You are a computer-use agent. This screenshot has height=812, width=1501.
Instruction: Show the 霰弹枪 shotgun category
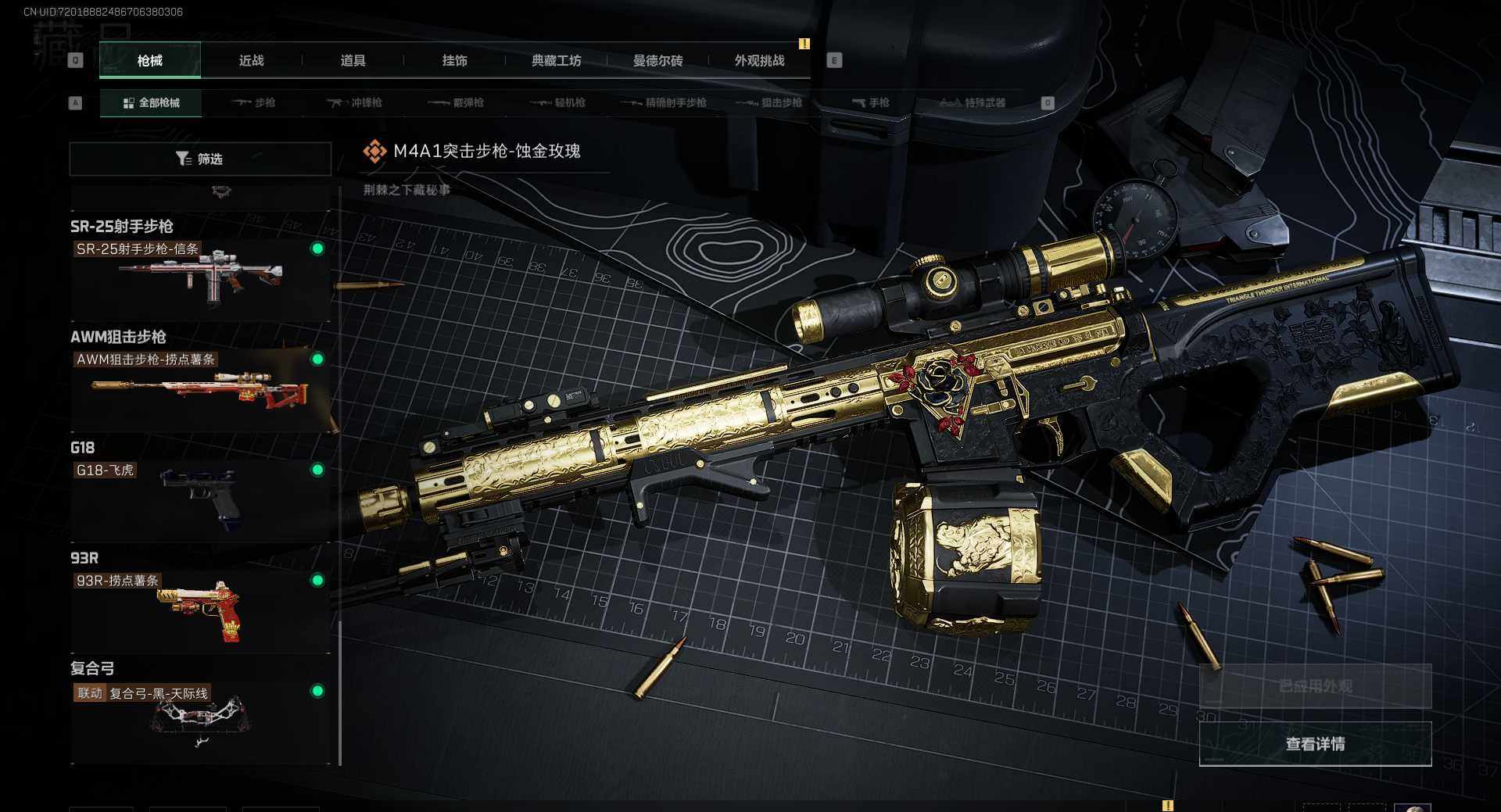[457, 103]
